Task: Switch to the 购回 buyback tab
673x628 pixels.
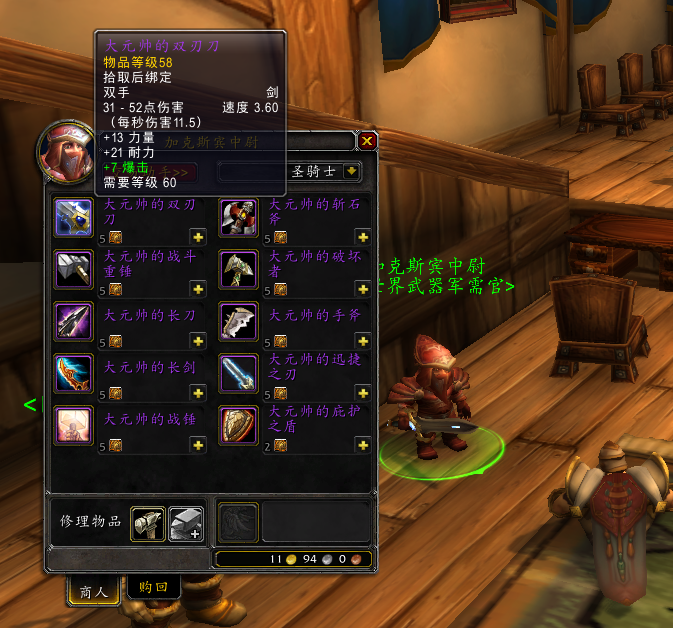Action: [154, 588]
